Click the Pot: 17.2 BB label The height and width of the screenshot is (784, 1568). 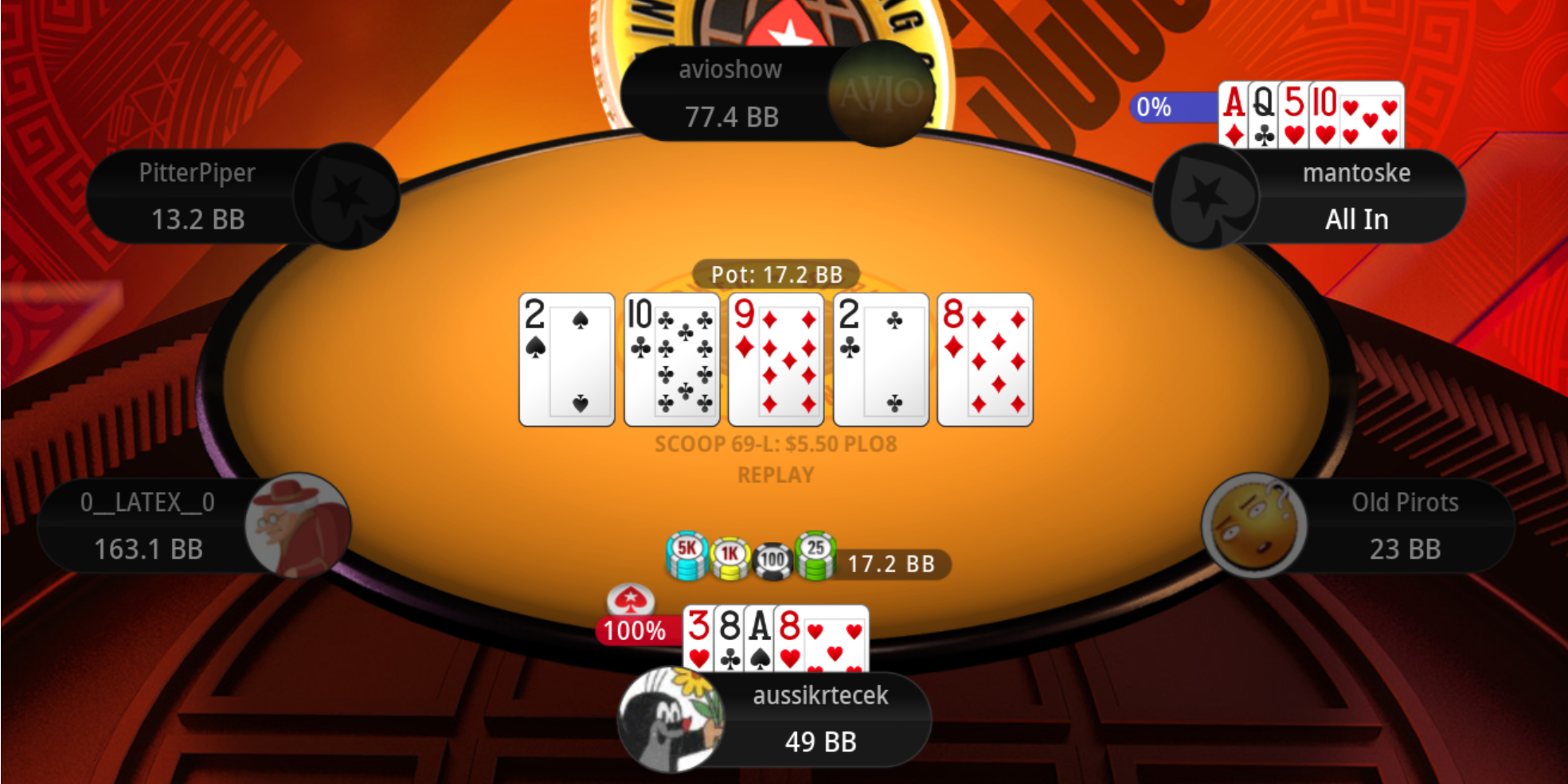point(776,275)
